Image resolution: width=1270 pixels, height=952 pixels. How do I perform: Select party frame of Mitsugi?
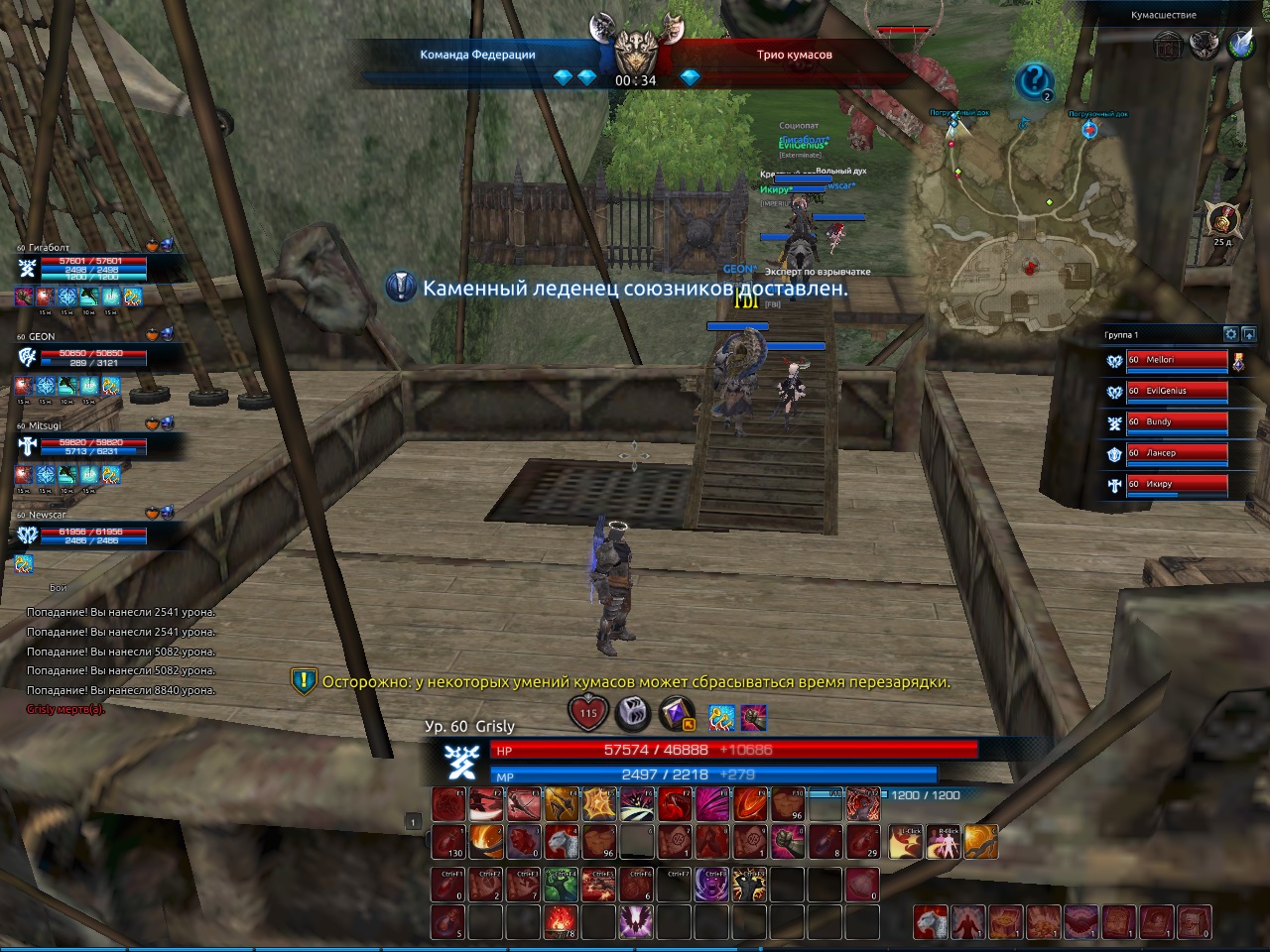[94, 446]
